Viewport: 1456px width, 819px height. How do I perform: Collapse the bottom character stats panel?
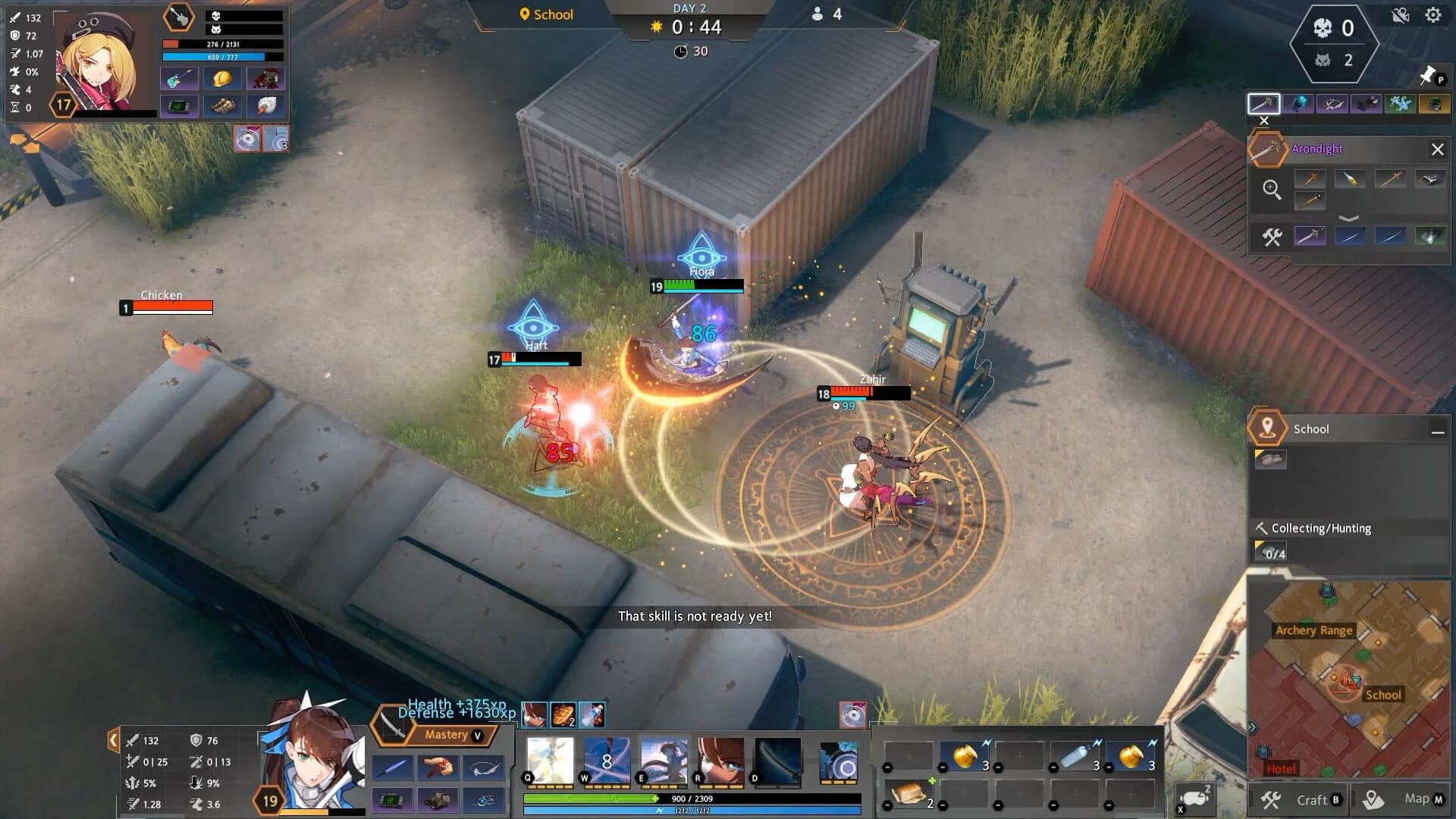114,739
